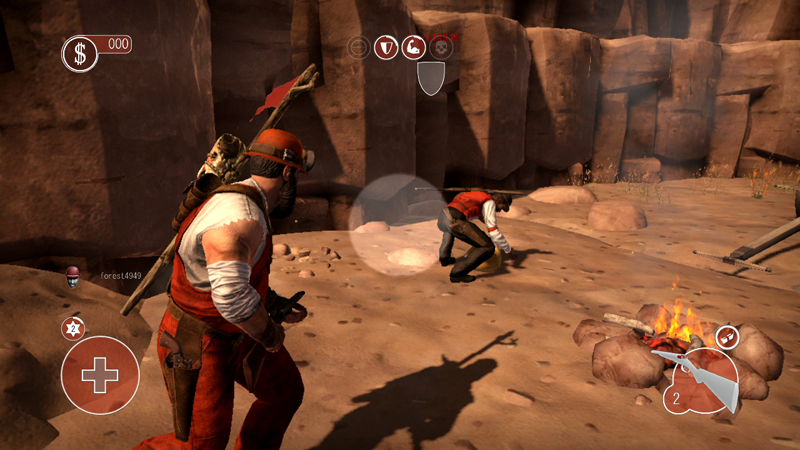This screenshot has height=450, width=800.
Task: Tap the small weapon swap icon
Action: (728, 337)
